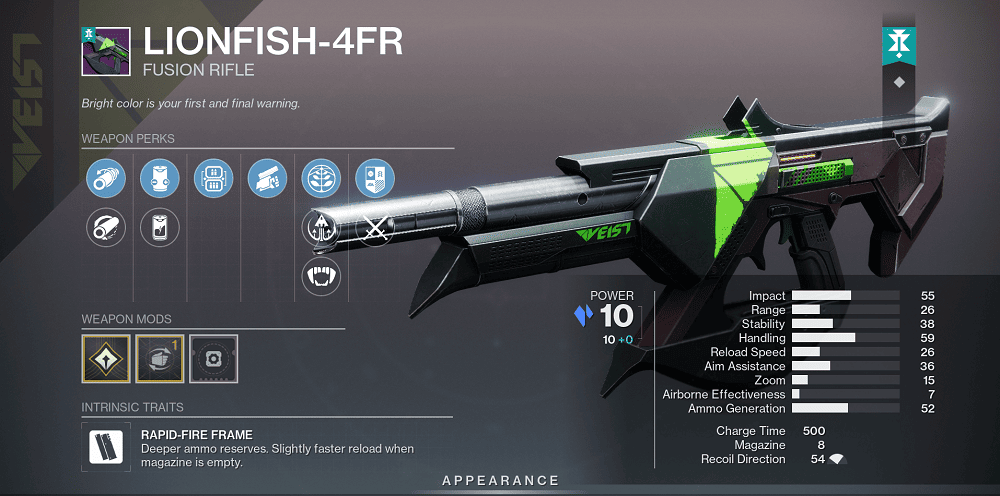Open the Appearance section

(x=500, y=481)
